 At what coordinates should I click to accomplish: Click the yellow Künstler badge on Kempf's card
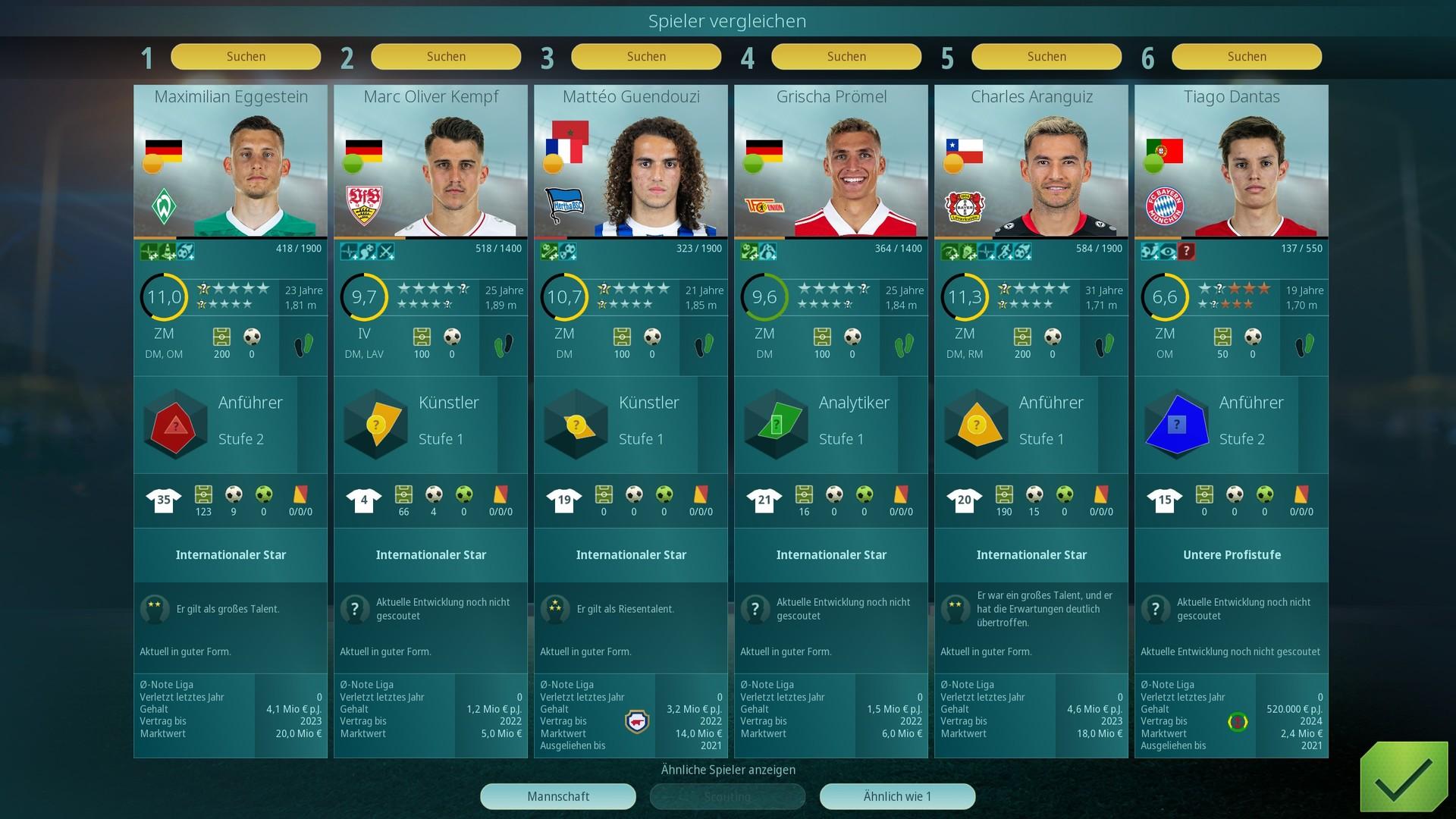(375, 423)
